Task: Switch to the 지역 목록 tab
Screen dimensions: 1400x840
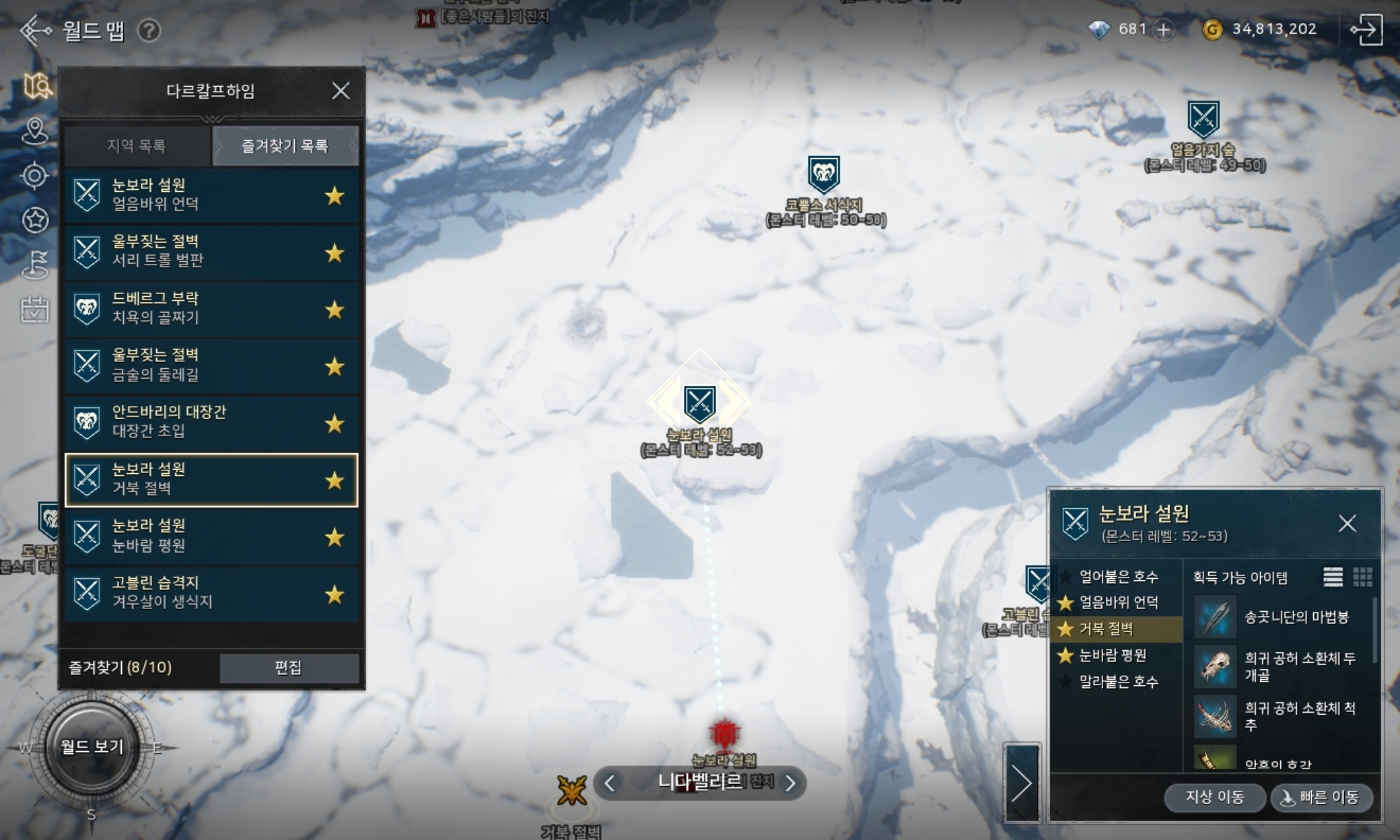Action: (x=136, y=146)
